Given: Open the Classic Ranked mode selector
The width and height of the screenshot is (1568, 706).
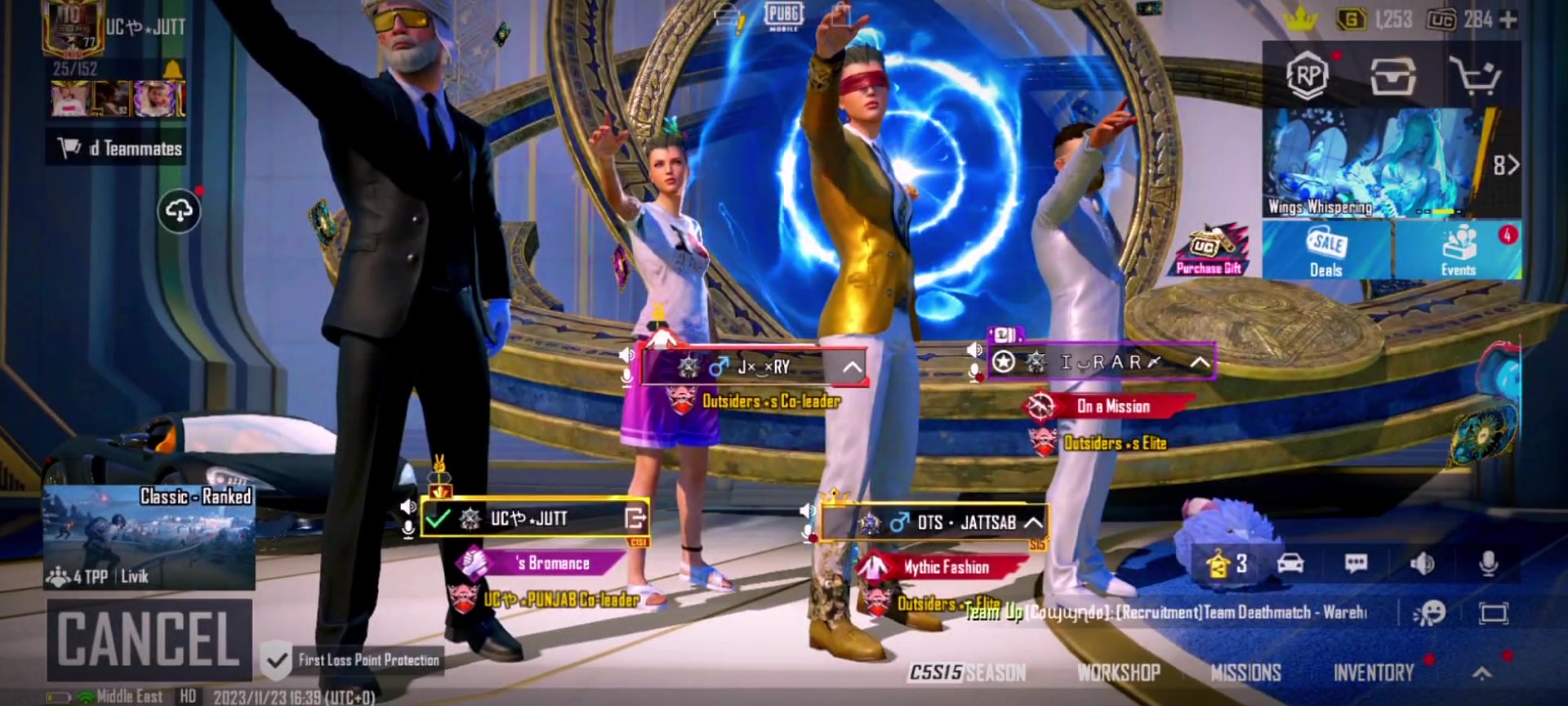Looking at the screenshot, I should click(149, 537).
